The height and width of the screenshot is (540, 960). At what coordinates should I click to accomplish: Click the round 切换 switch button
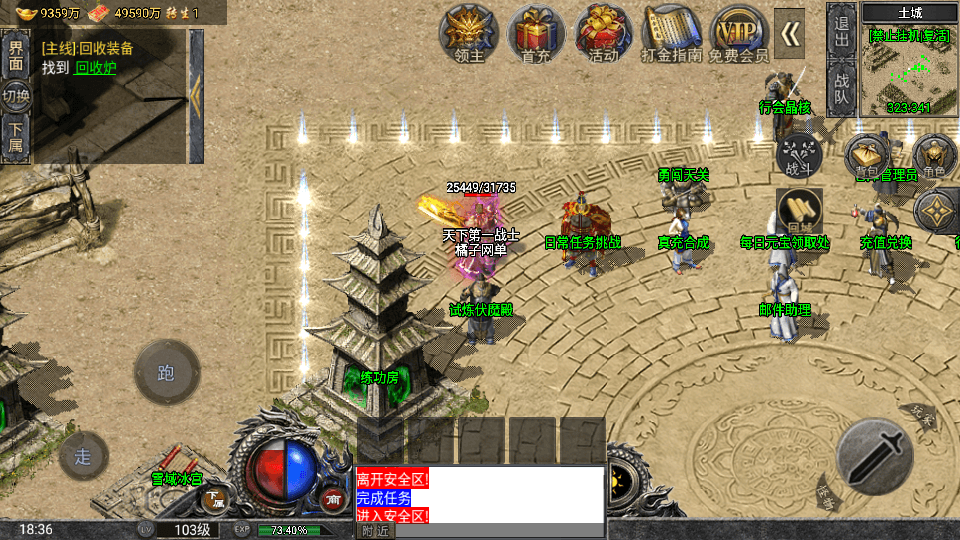pyautogui.click(x=16, y=97)
